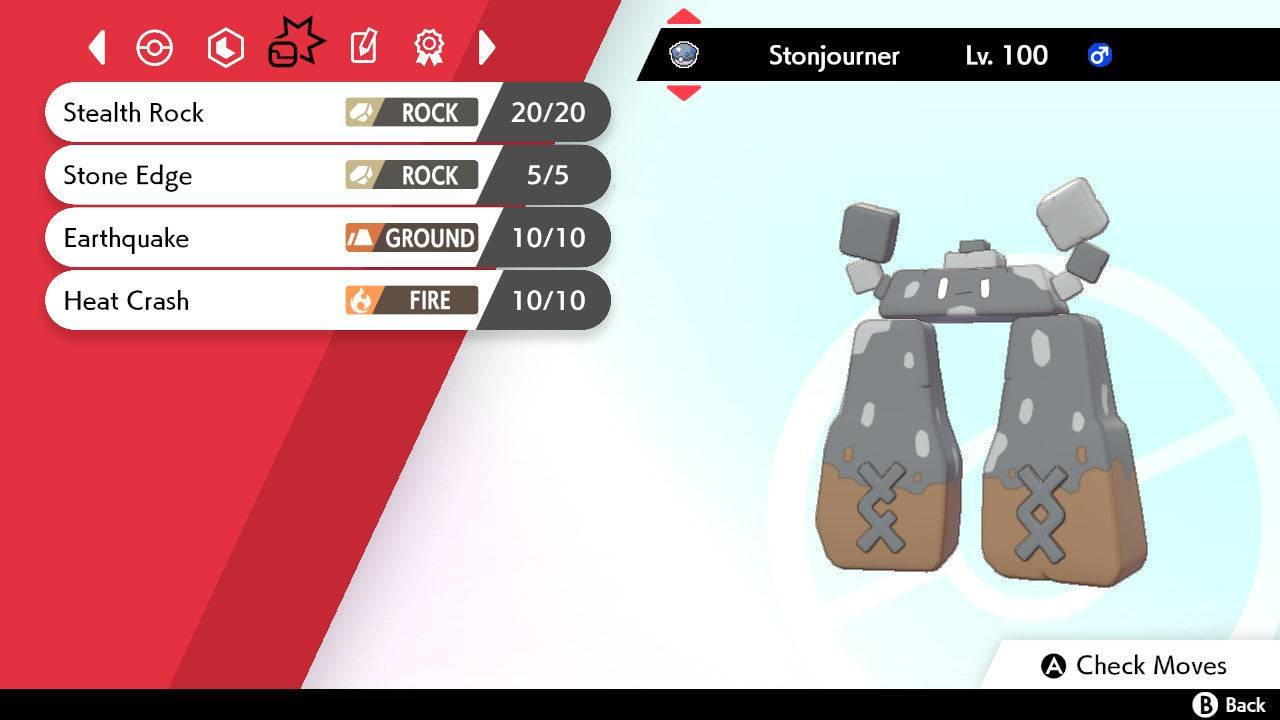Go to the previous summary page arrow
The width and height of the screenshot is (1280, 720).
click(97, 47)
